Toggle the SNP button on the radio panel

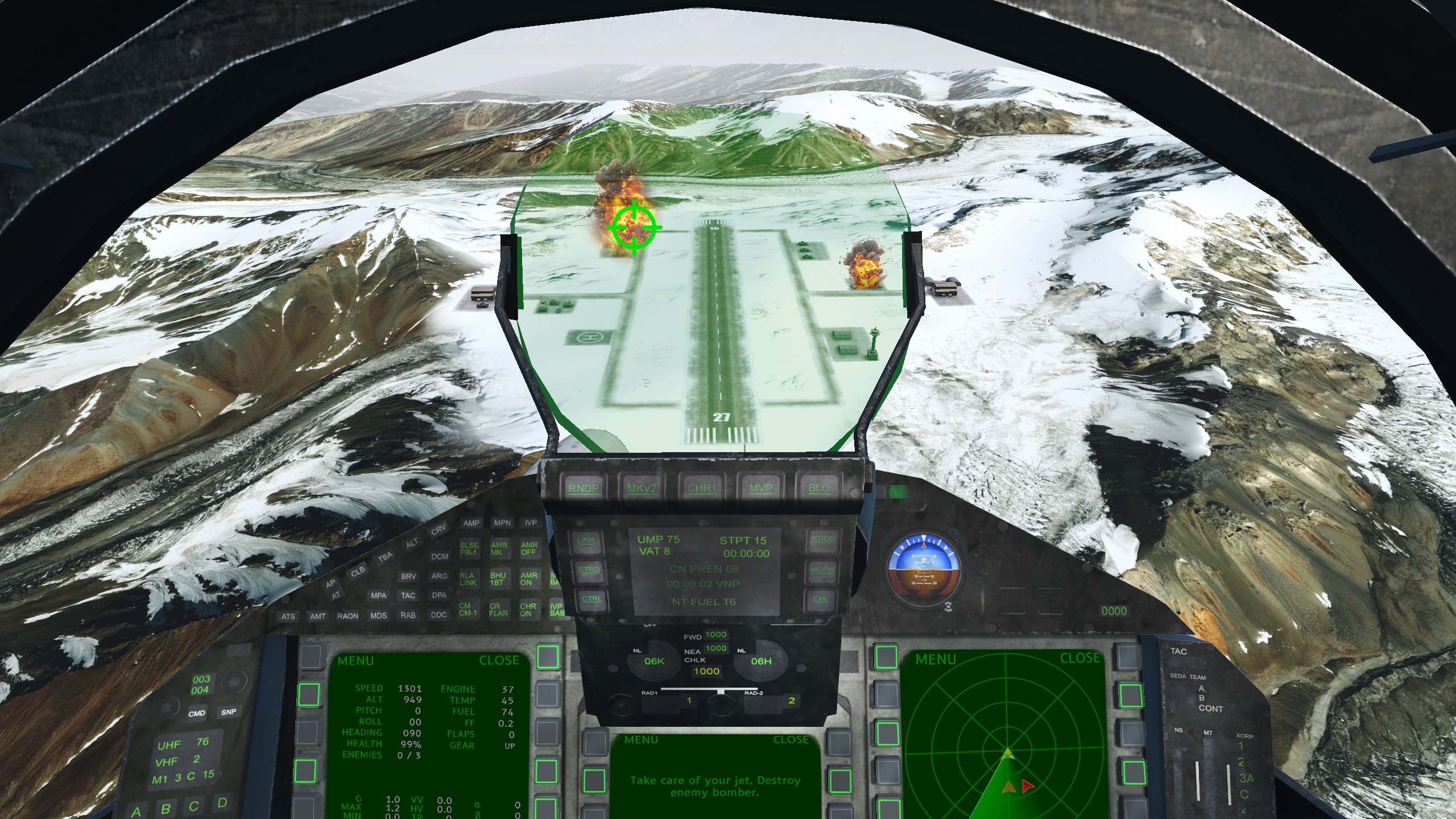[x=229, y=712]
